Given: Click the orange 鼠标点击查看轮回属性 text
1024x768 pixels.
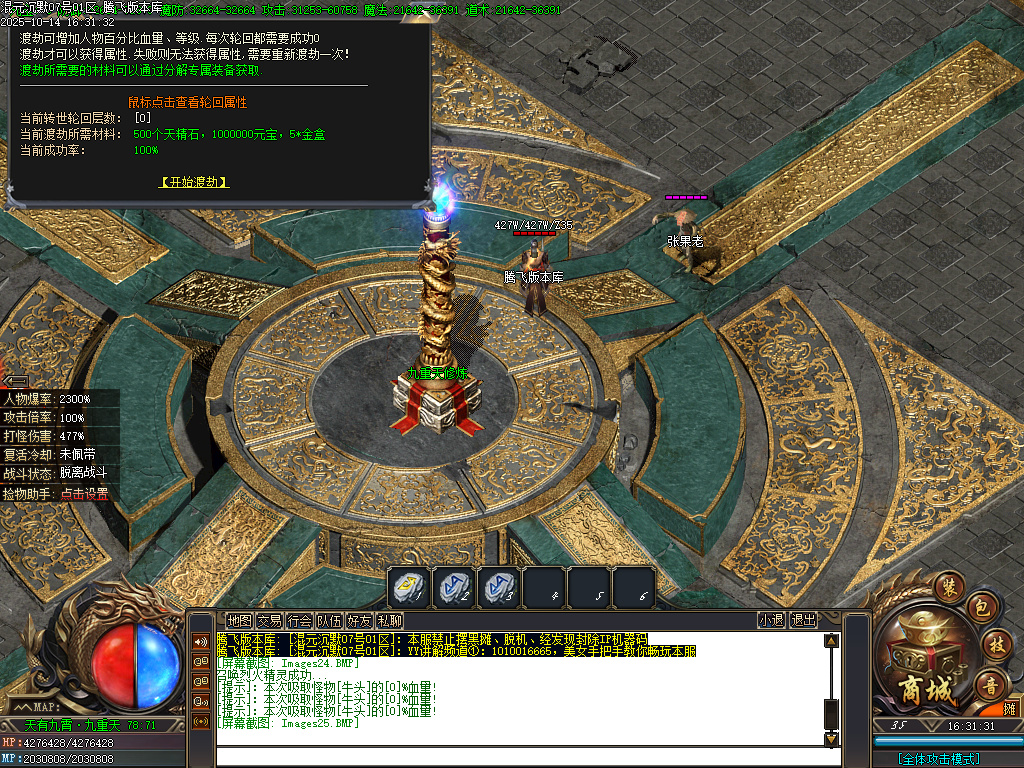Looking at the screenshot, I should [x=187, y=102].
